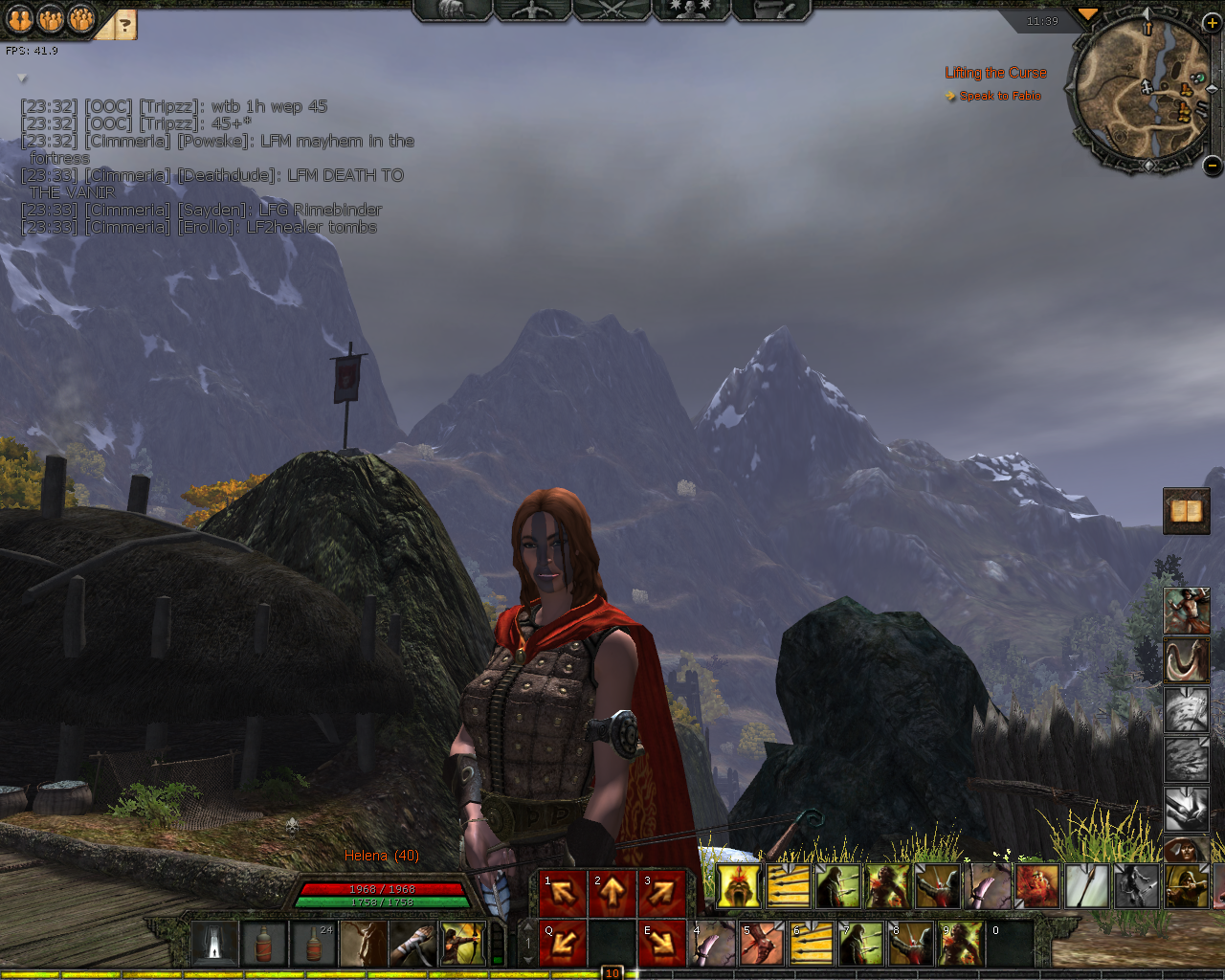Use the white doorway icon in the left bar
The image size is (1225, 980).
tap(214, 944)
